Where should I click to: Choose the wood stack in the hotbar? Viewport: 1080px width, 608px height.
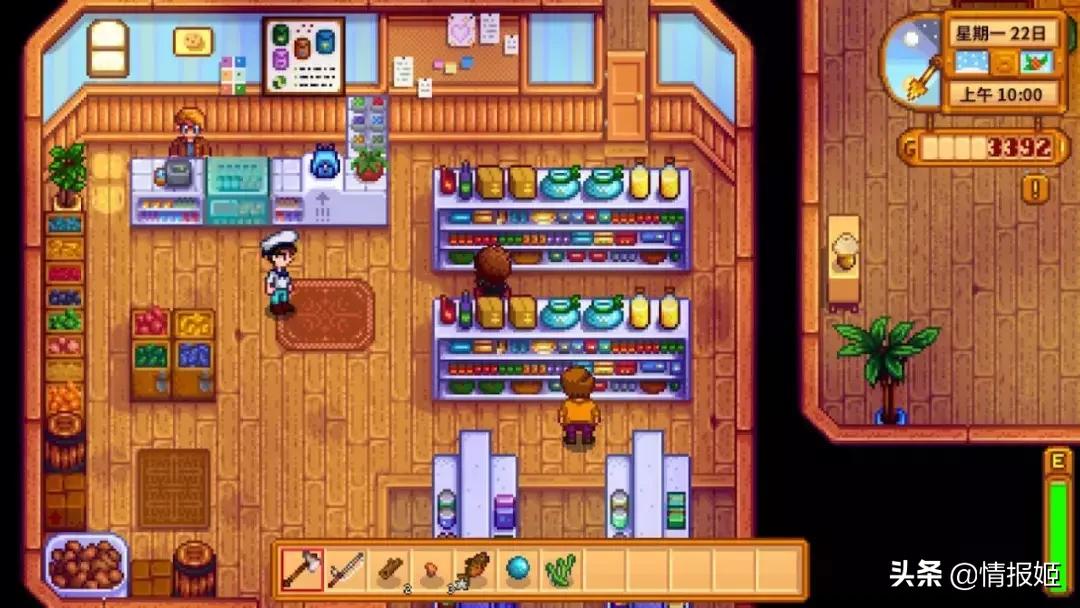[389, 570]
